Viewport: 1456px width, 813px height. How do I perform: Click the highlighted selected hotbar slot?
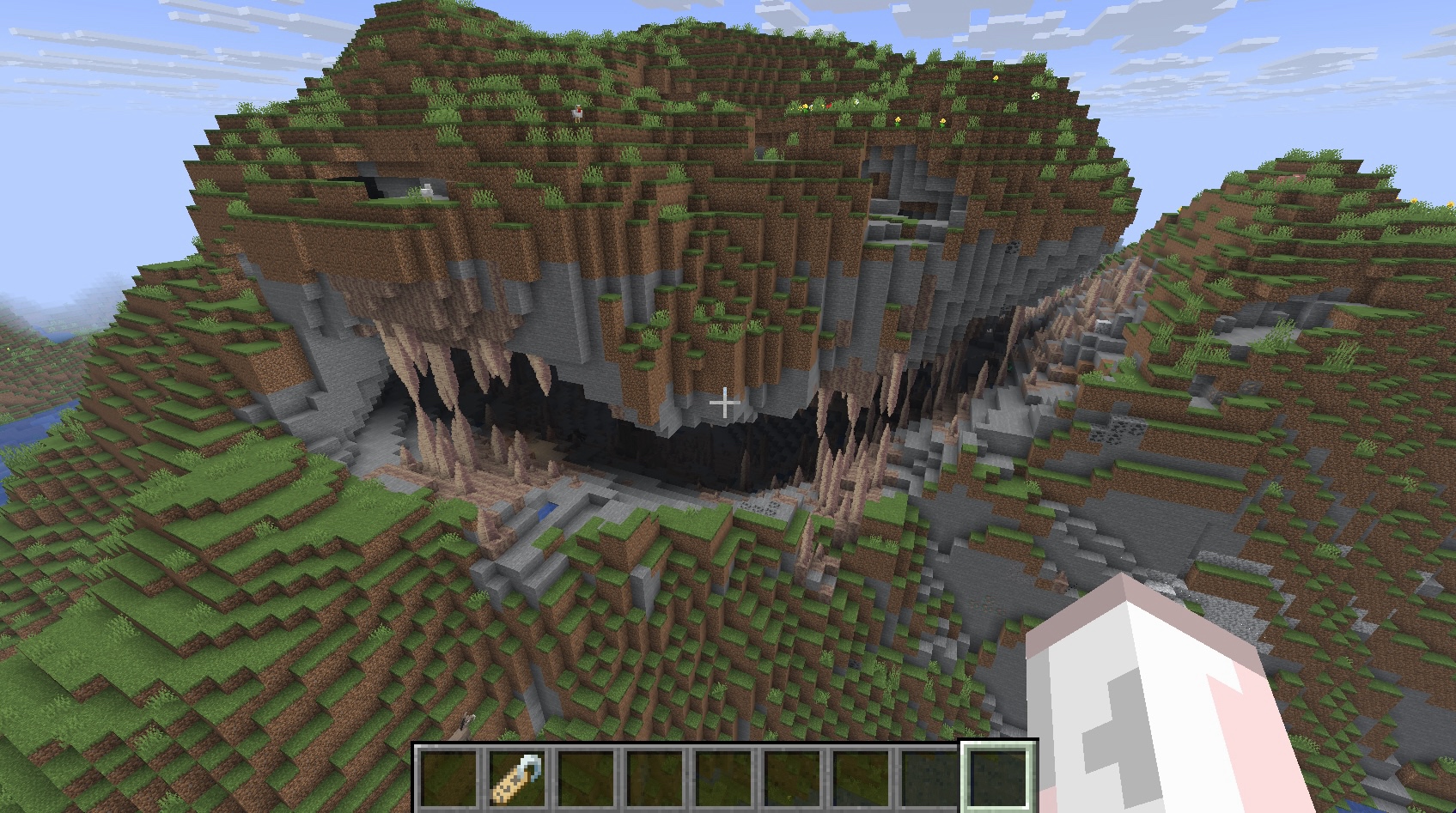click(x=997, y=778)
